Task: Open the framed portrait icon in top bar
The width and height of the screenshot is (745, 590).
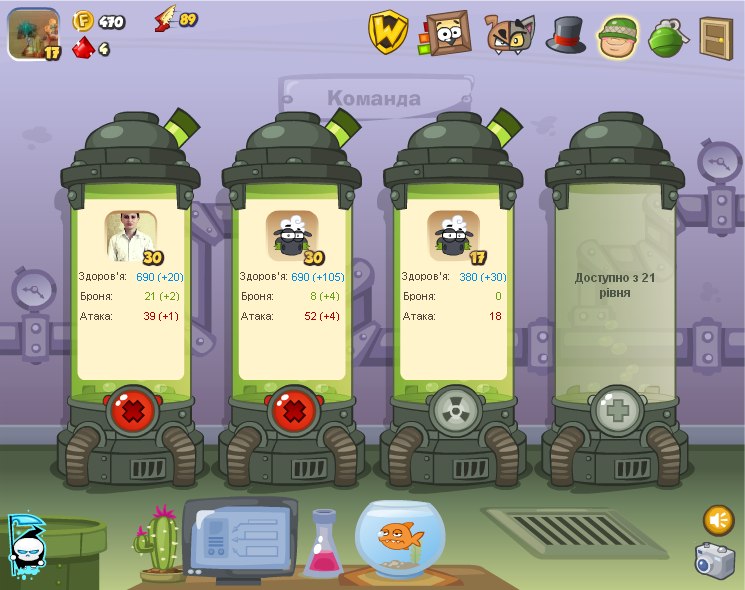Action: coord(446,33)
